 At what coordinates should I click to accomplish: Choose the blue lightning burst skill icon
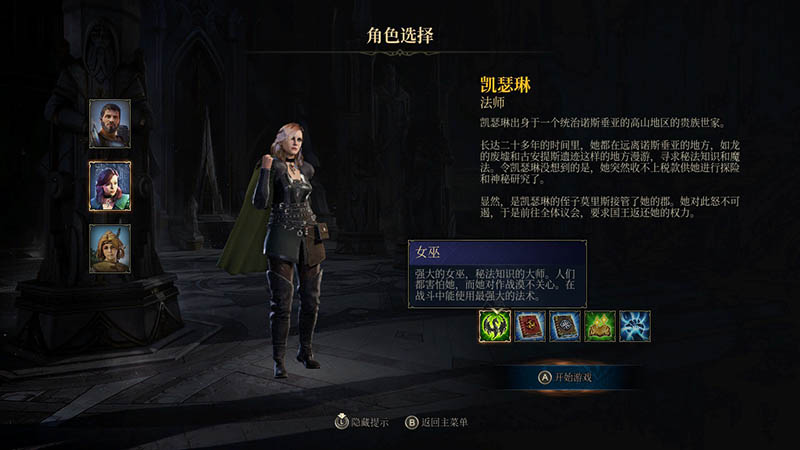click(635, 326)
